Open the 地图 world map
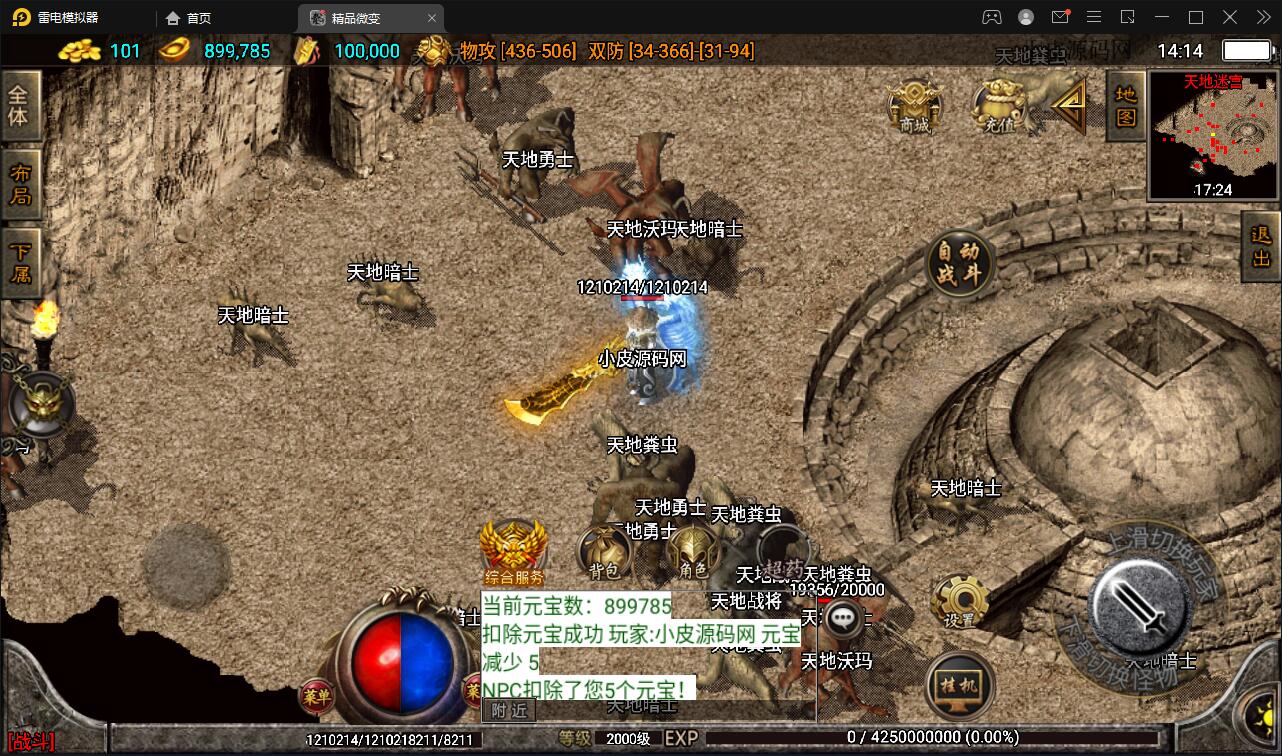Viewport: 1282px width, 756px height. [x=1124, y=105]
